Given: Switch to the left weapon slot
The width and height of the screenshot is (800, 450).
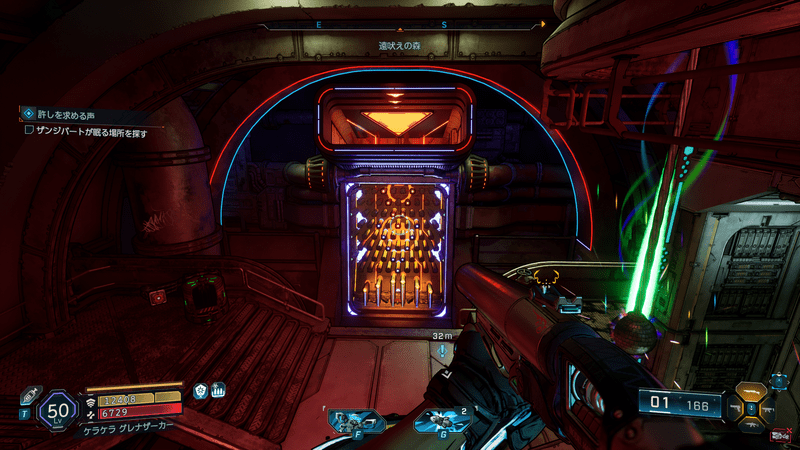Looking at the screenshot, I should (737, 408).
